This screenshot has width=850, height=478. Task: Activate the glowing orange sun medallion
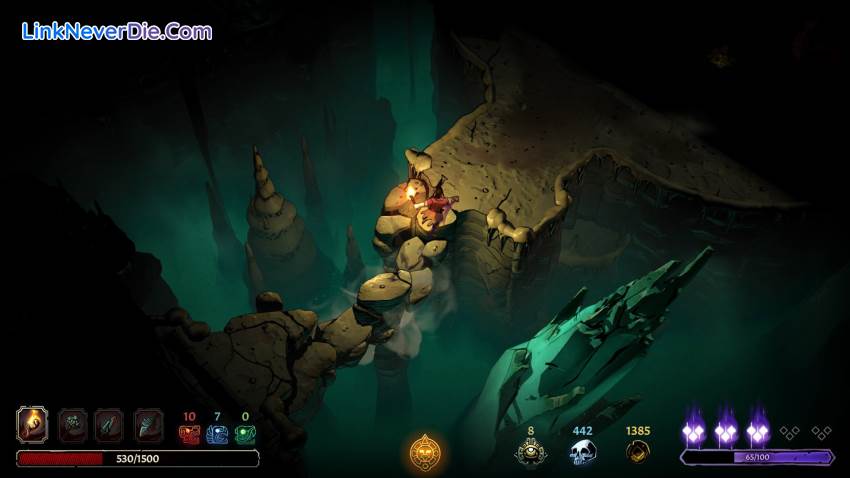tap(425, 453)
